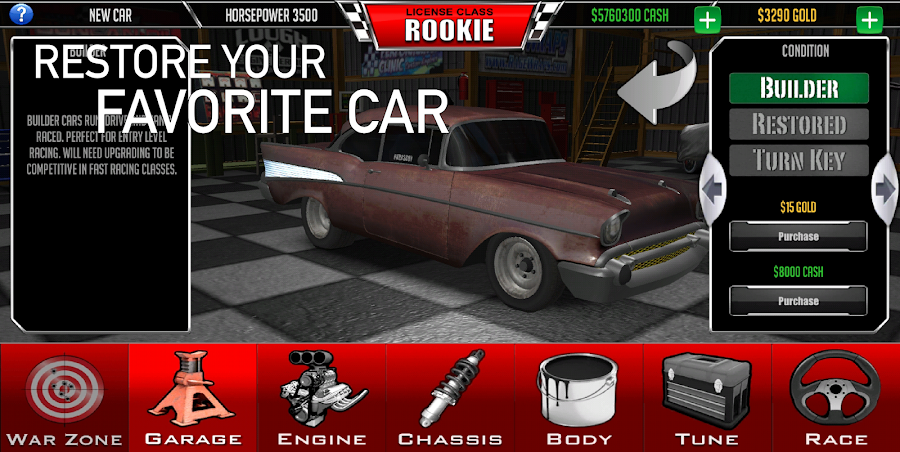The height and width of the screenshot is (452, 900).
Task: Pick the Turn Key condition
Action: click(798, 161)
